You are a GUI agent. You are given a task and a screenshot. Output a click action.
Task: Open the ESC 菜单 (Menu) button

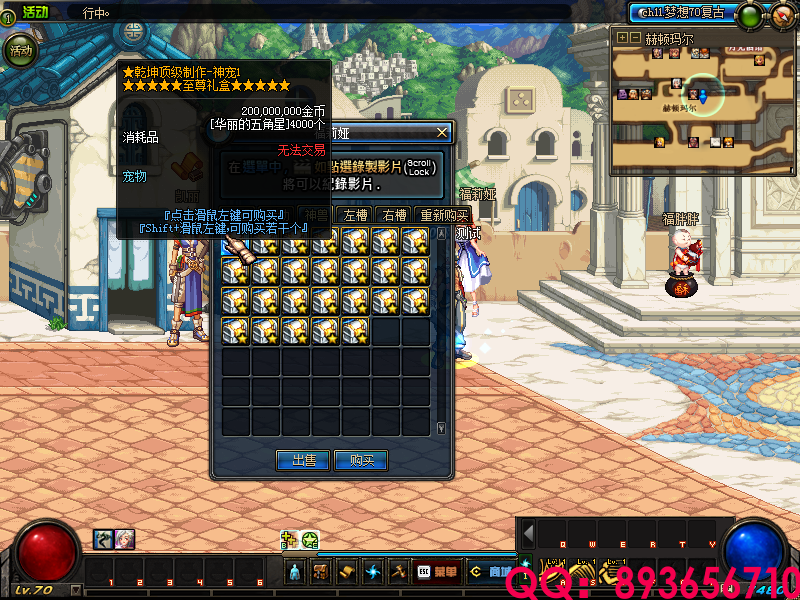[437, 572]
